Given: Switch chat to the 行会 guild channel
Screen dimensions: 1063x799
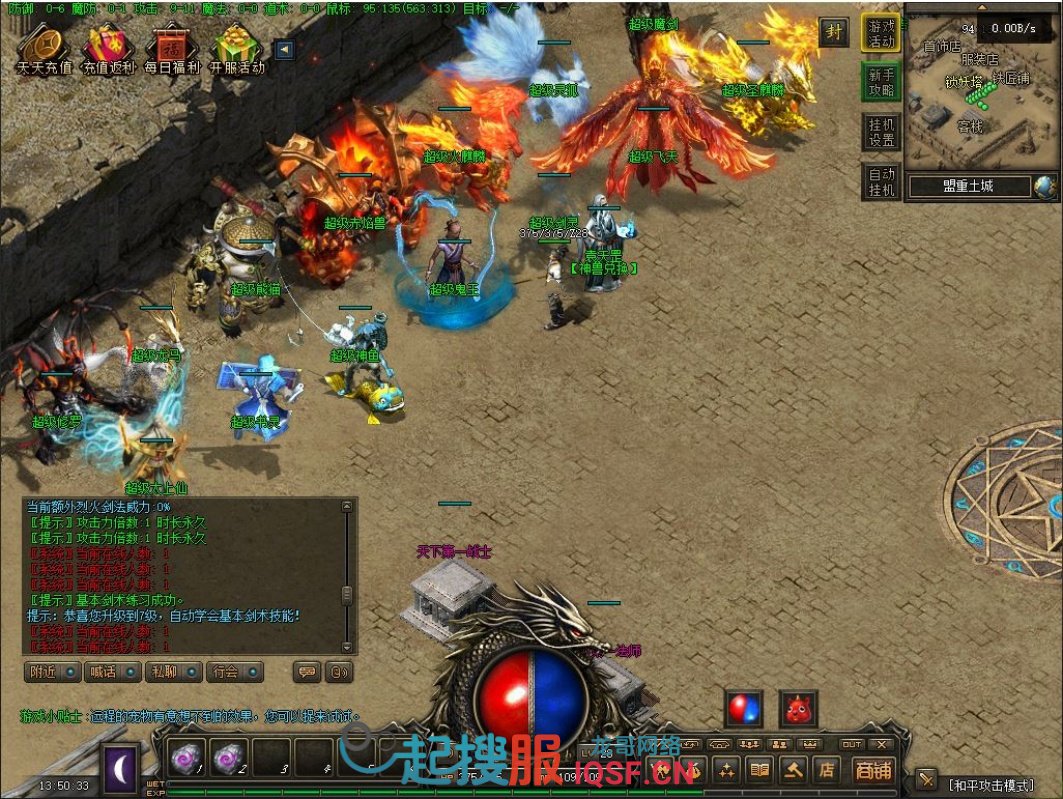Looking at the screenshot, I should point(234,672).
